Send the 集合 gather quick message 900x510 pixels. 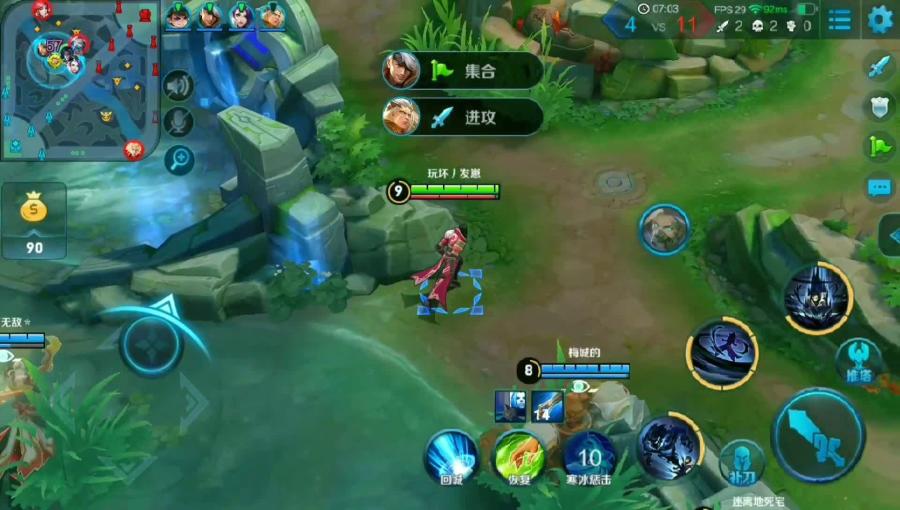[x=463, y=71]
